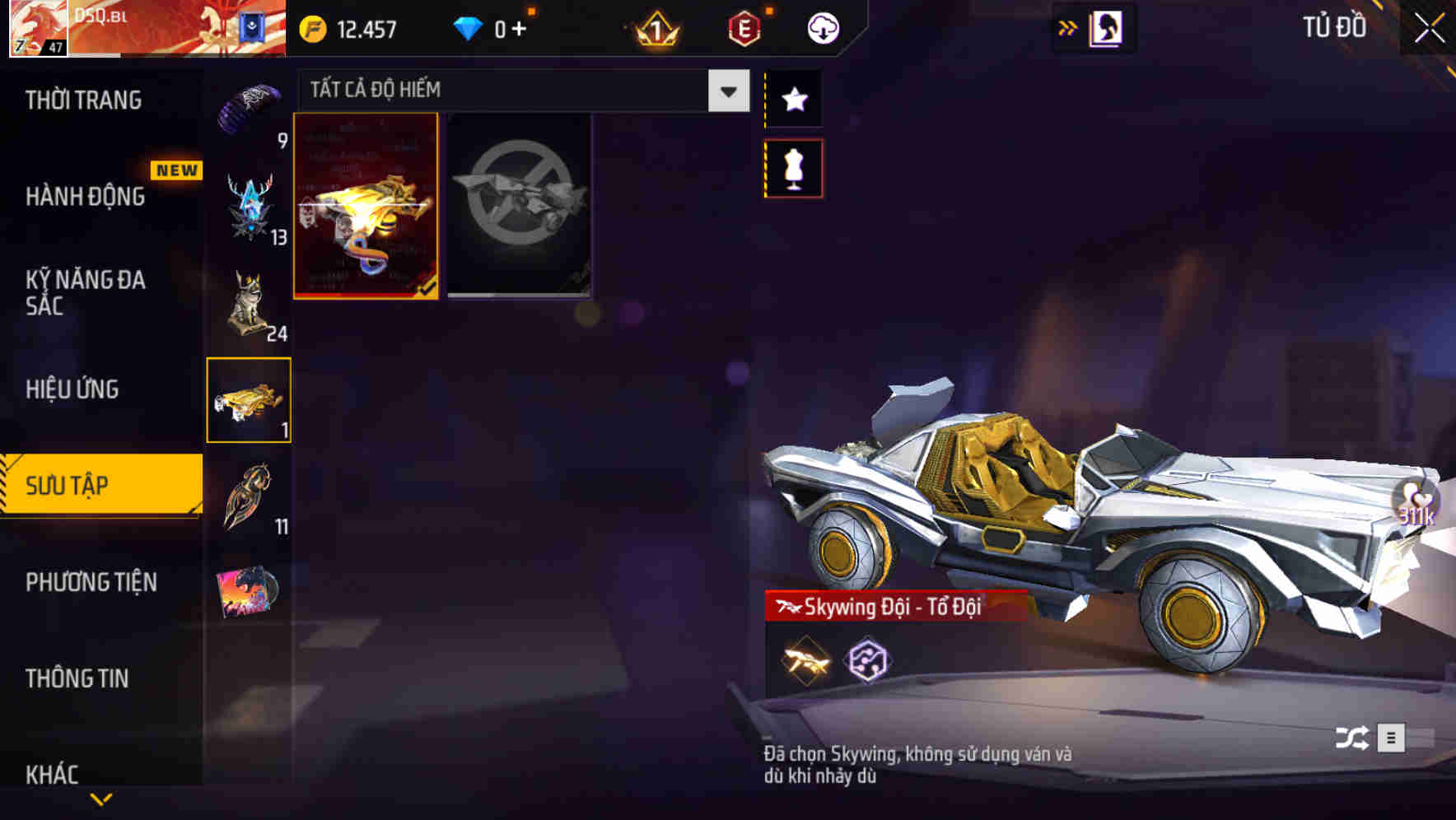Select the golden car skin thumbnail

tap(366, 207)
